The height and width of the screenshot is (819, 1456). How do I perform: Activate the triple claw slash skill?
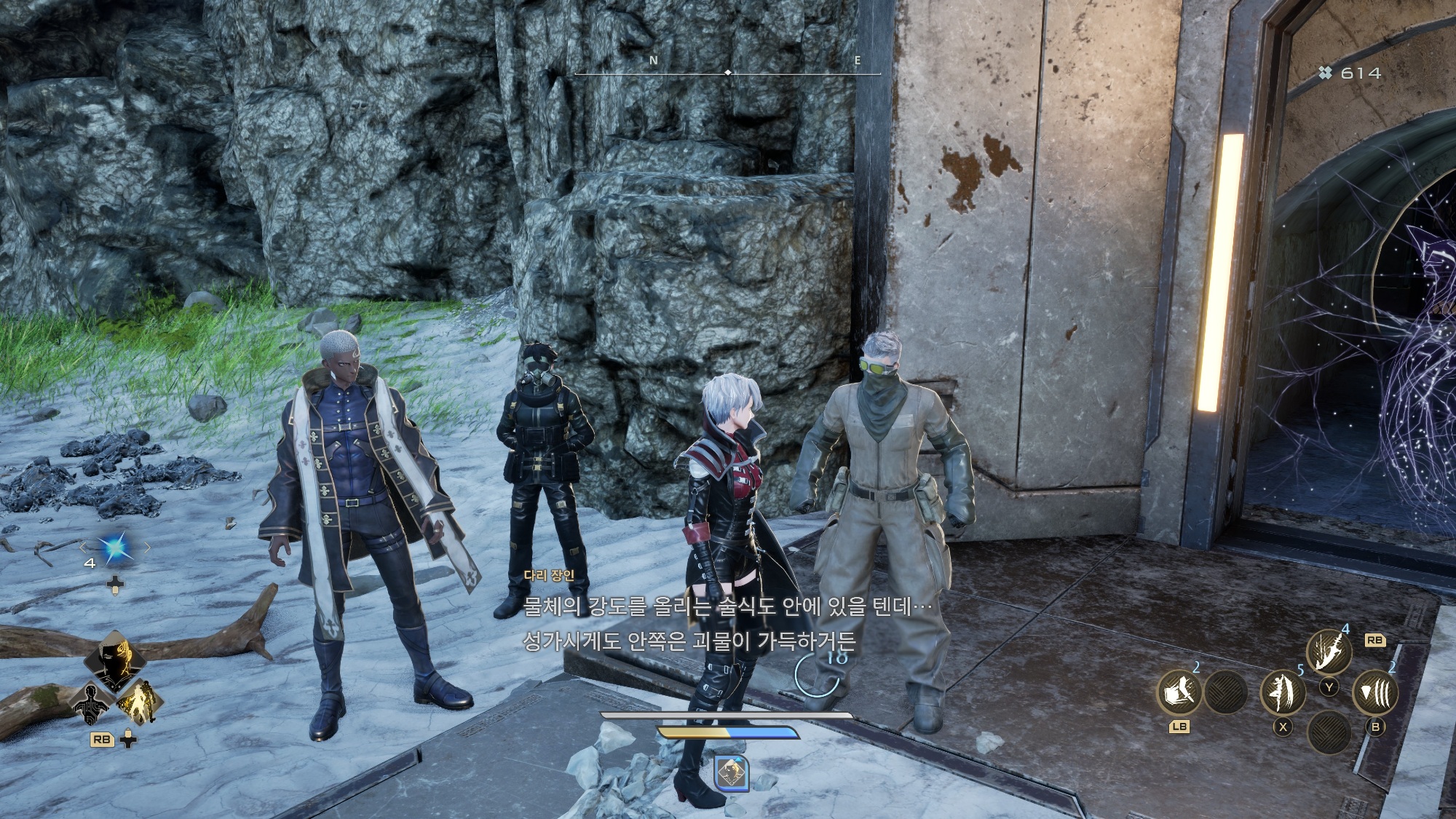pyautogui.click(x=1375, y=692)
